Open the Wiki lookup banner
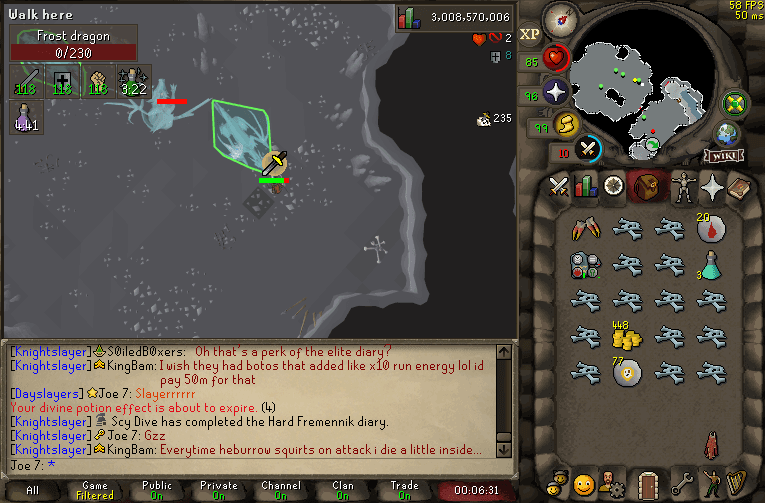Screen dimensions: 765x503 (x=723, y=156)
